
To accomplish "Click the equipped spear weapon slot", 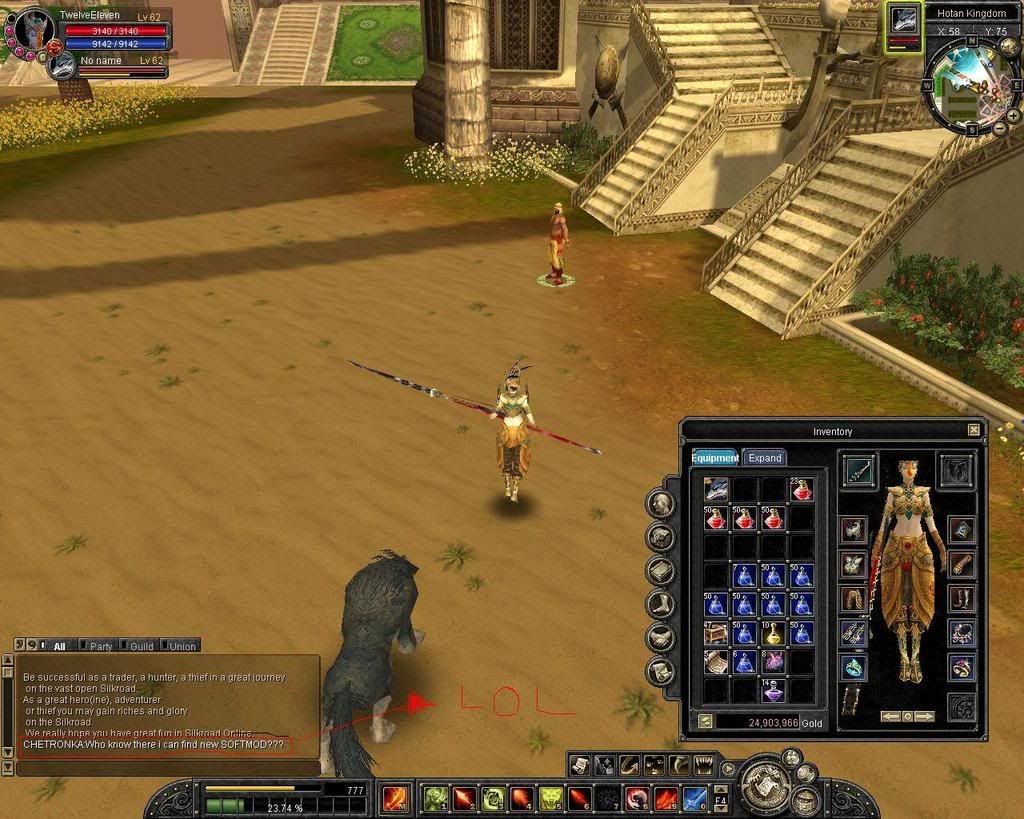I will pos(859,470).
